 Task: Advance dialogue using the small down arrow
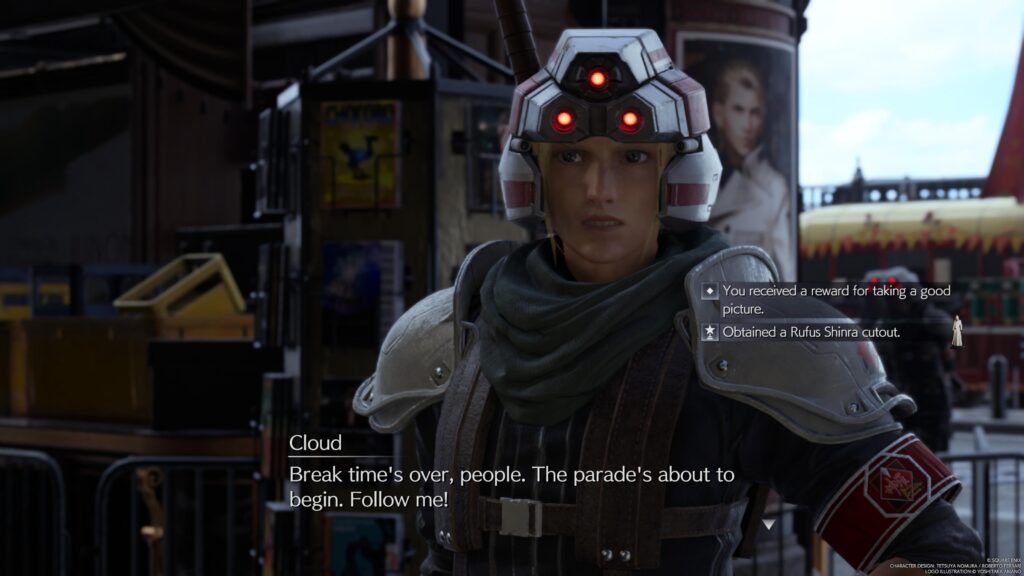pos(768,523)
